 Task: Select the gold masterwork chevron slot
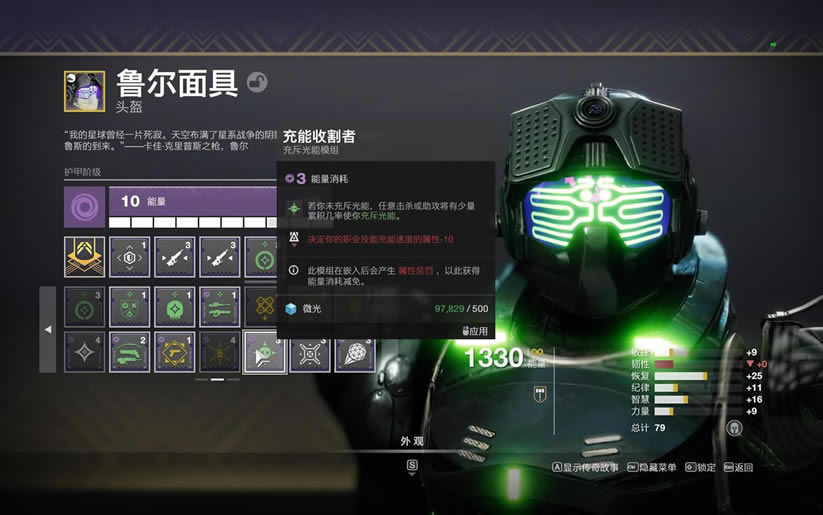pyautogui.click(x=84, y=256)
